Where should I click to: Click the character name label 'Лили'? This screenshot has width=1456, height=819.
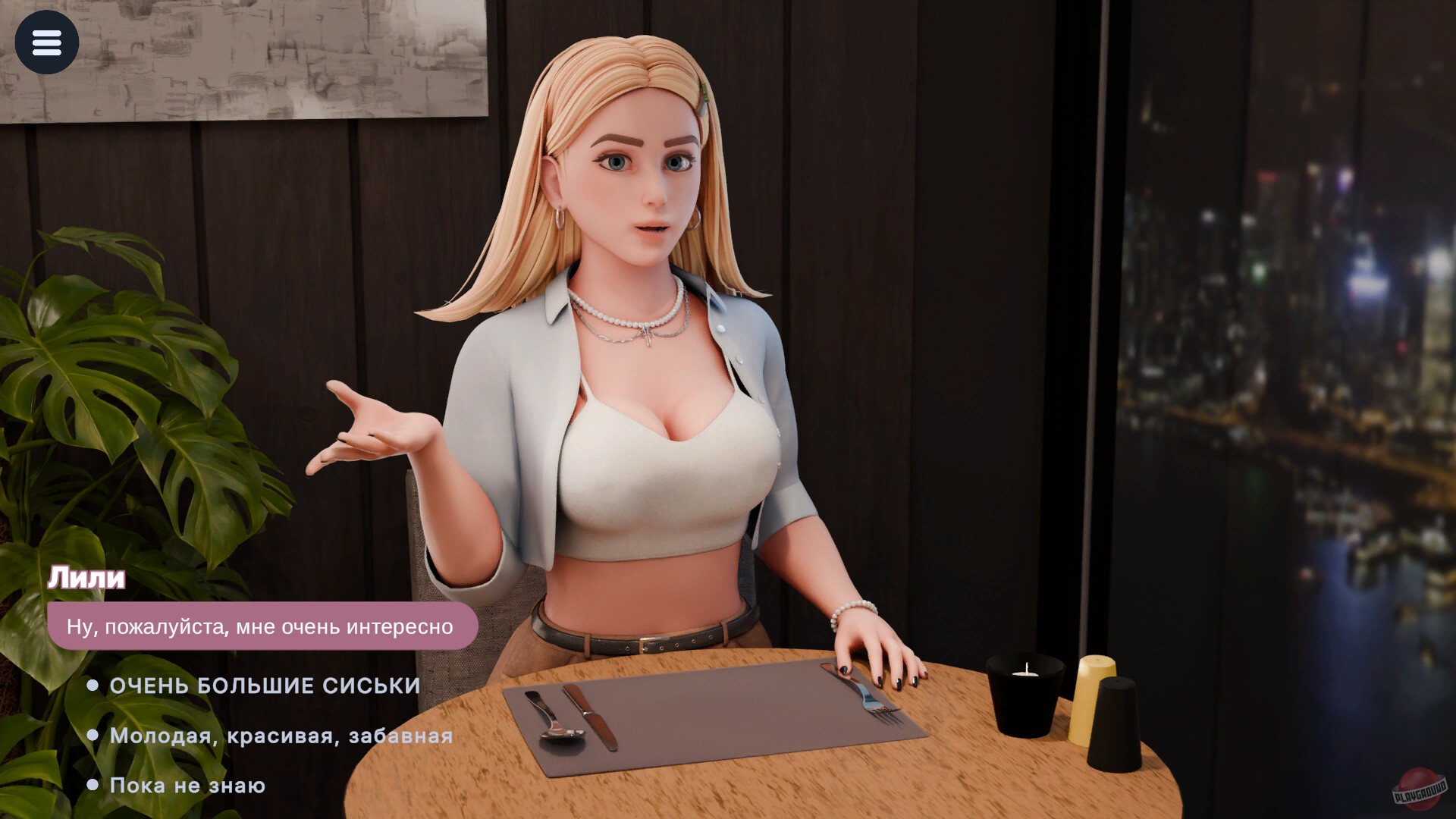(x=85, y=578)
